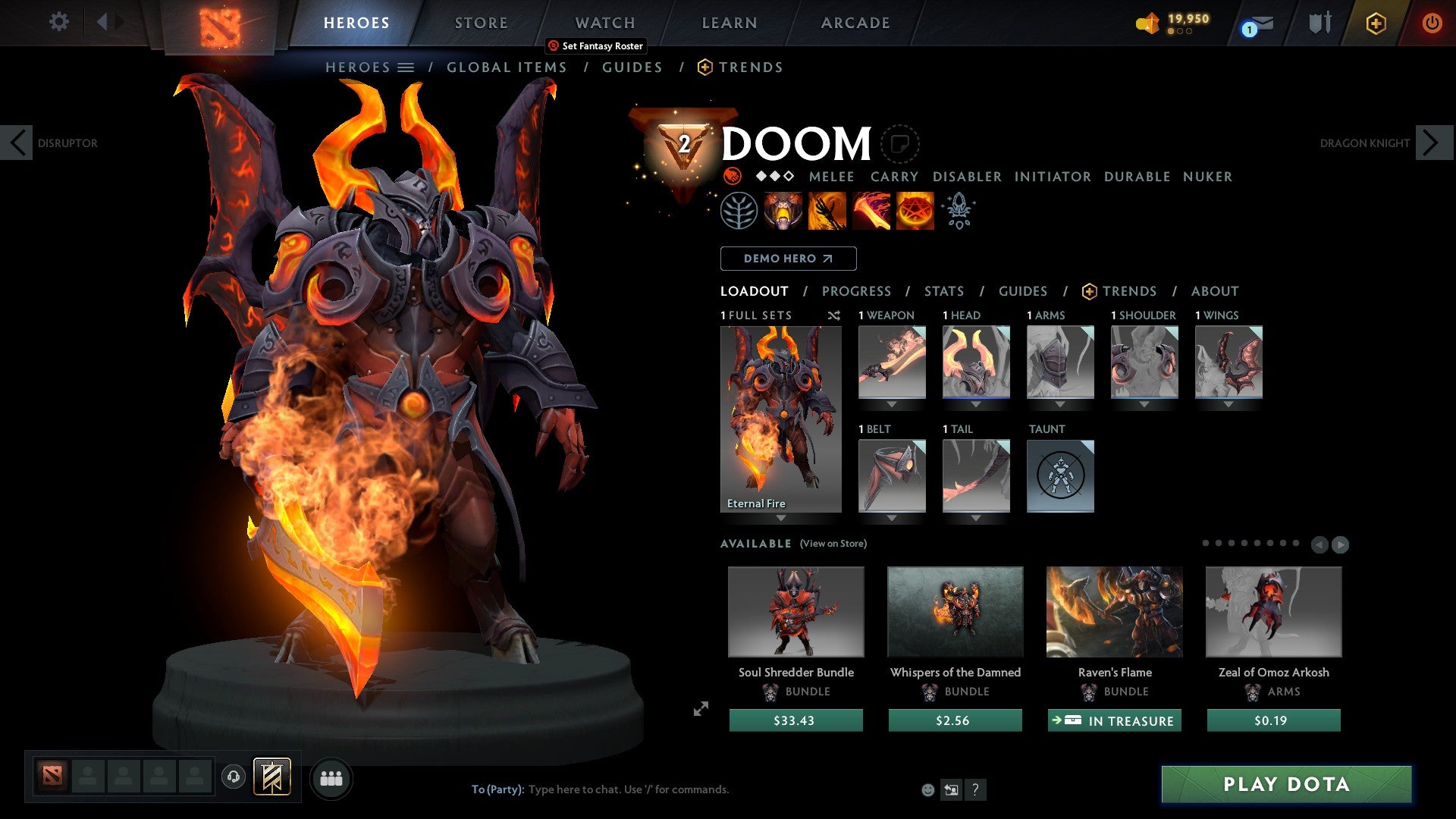Switch to the STORE tab

point(481,22)
